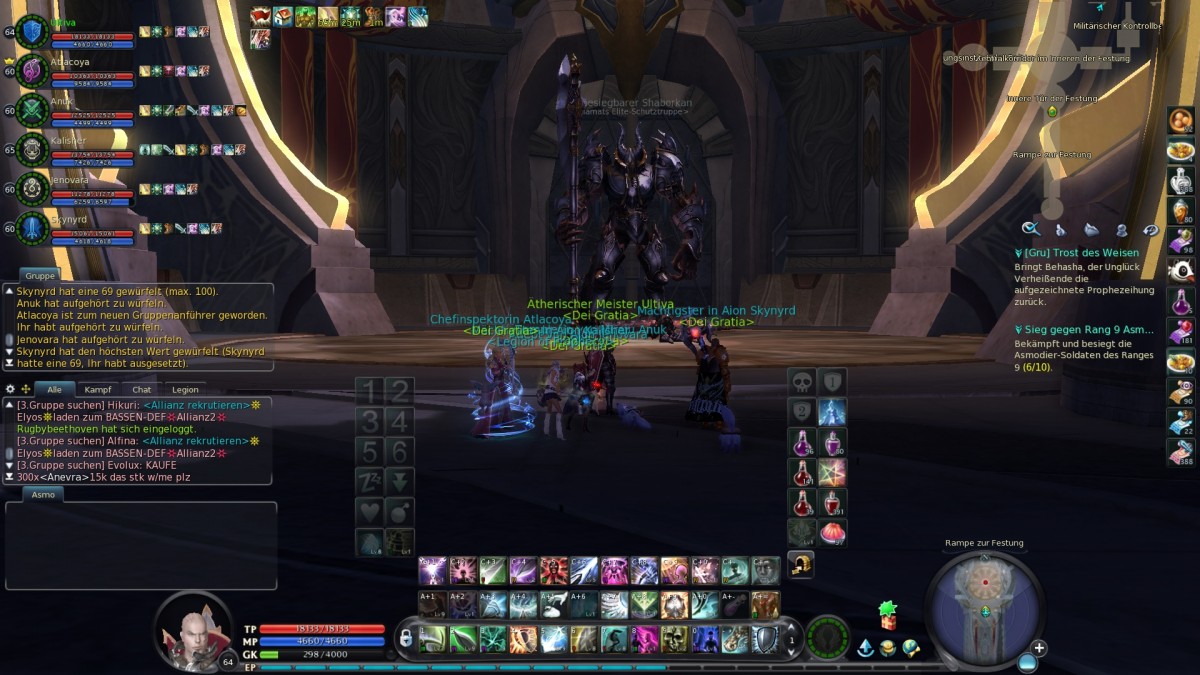
Task: Select the Alle chat tab
Action: [x=54, y=389]
